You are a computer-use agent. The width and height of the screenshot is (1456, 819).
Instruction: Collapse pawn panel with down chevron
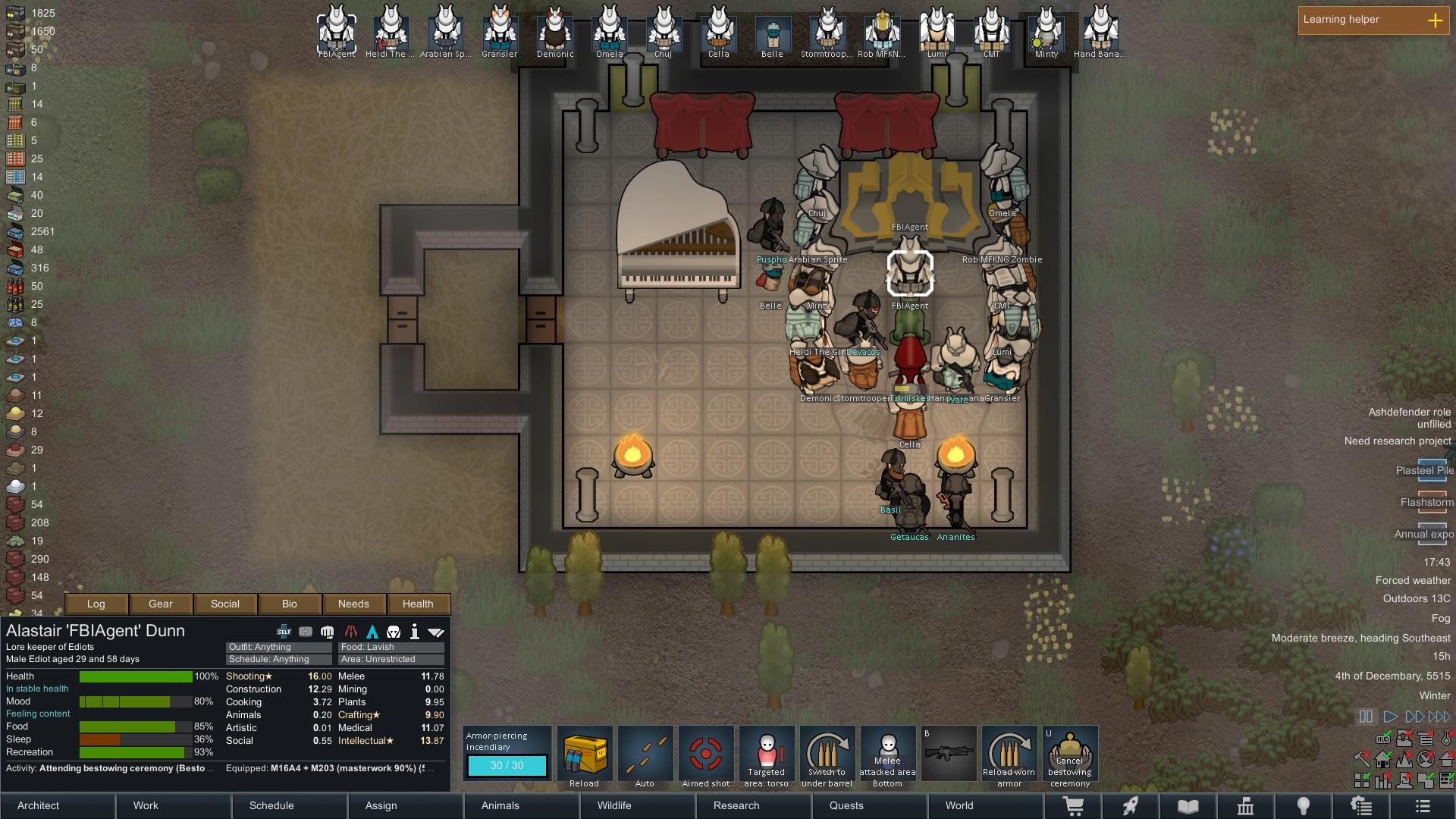pos(435,630)
